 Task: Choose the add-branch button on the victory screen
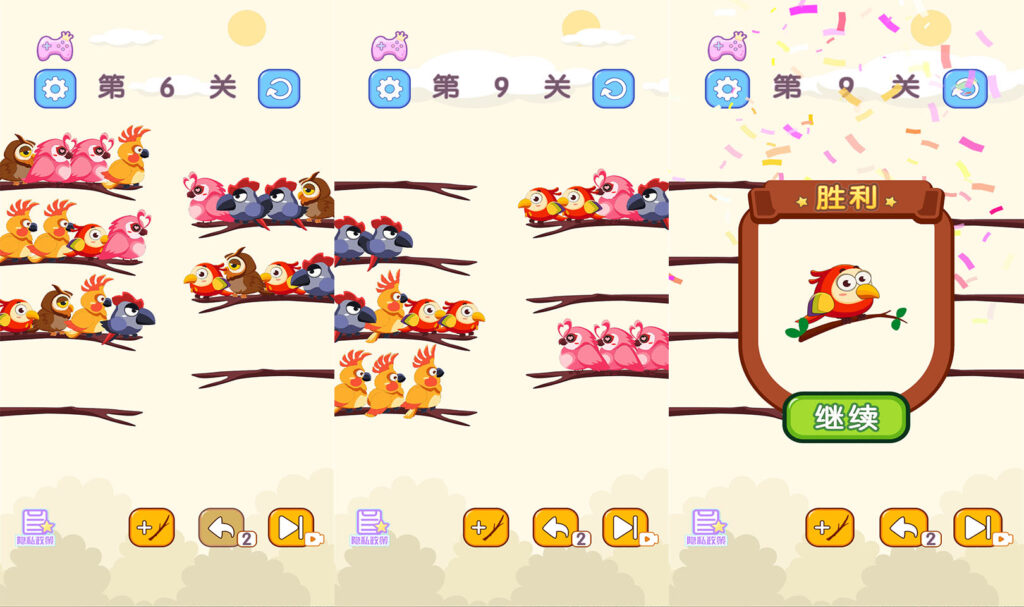pos(830,527)
